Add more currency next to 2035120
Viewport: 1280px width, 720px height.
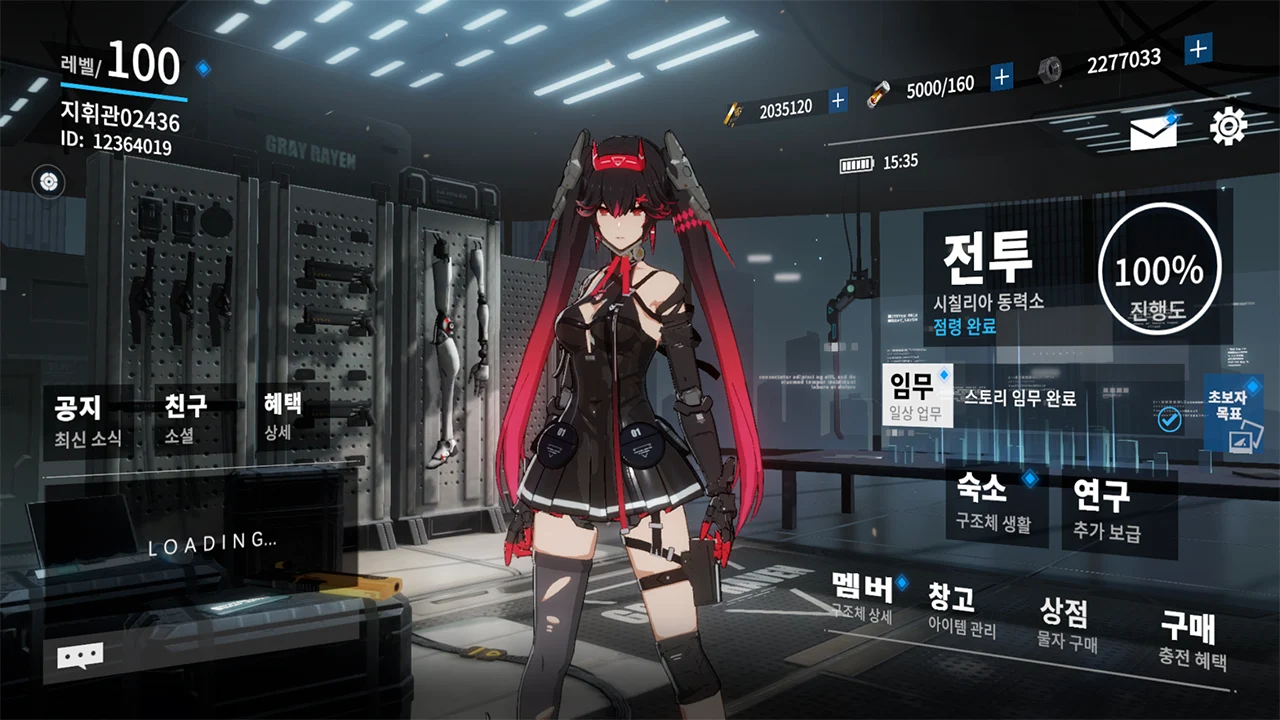pyautogui.click(x=838, y=100)
